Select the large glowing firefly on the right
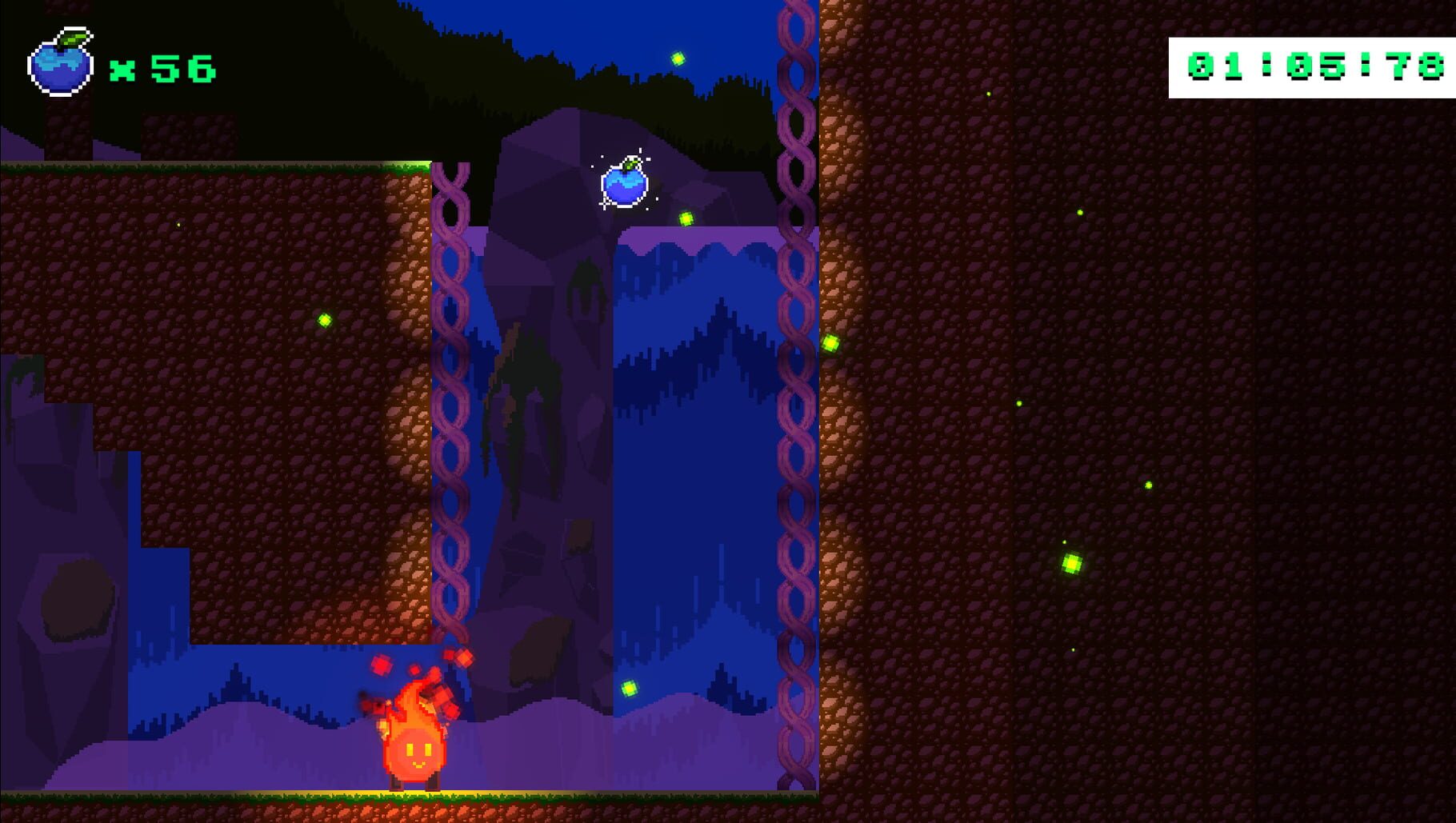 [x=1072, y=564]
